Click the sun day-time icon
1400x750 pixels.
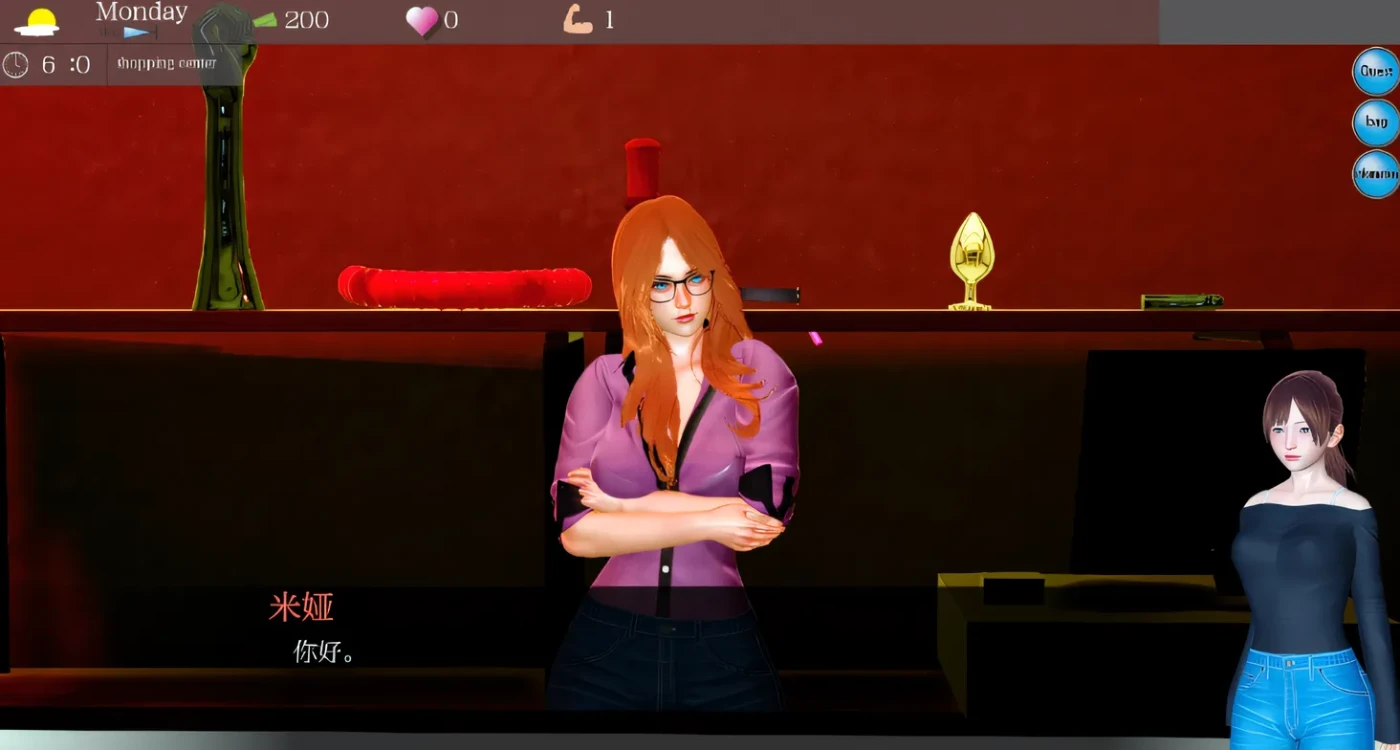[x=38, y=19]
